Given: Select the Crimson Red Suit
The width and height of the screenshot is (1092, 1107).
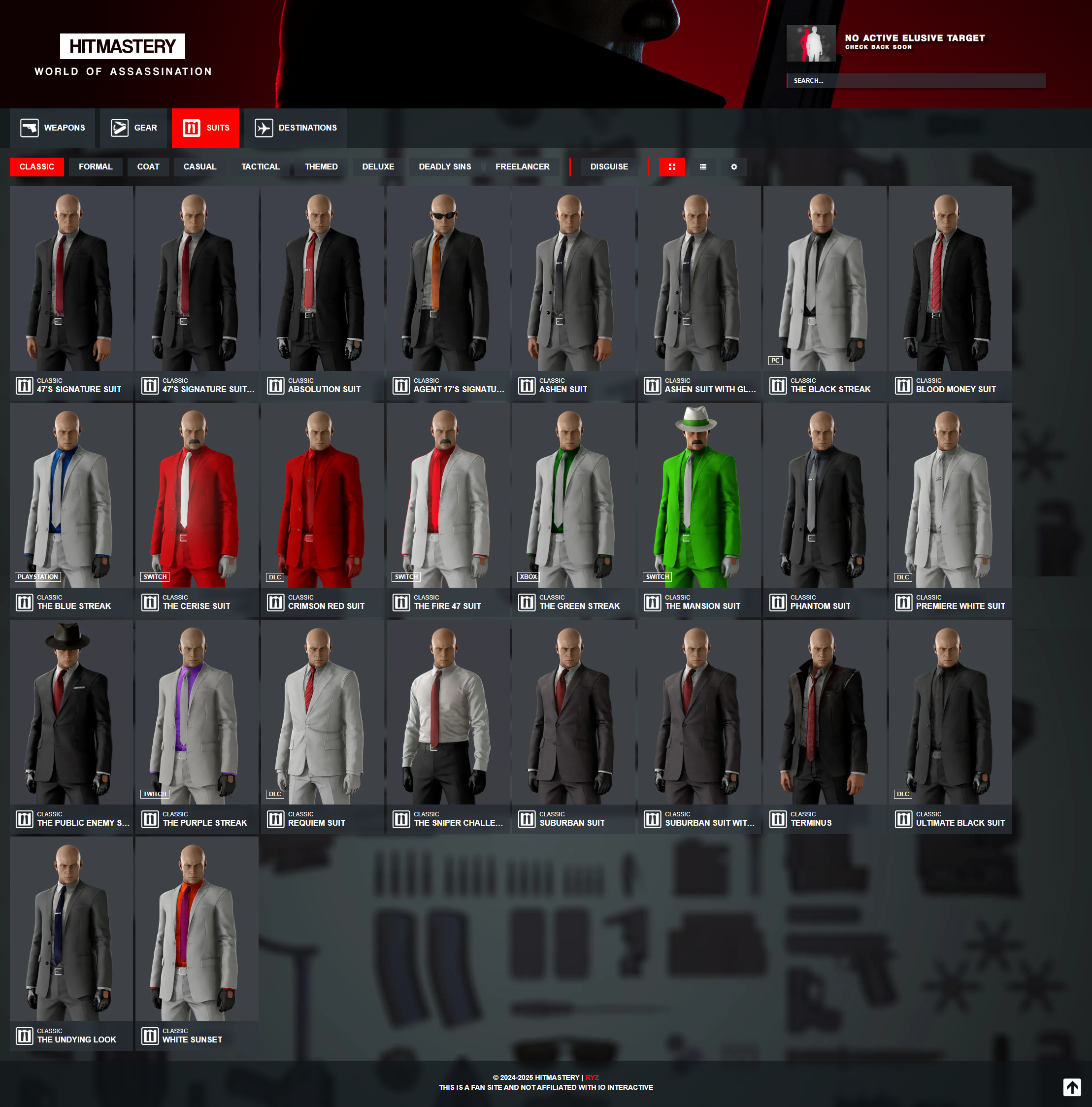Looking at the screenshot, I should point(322,509).
